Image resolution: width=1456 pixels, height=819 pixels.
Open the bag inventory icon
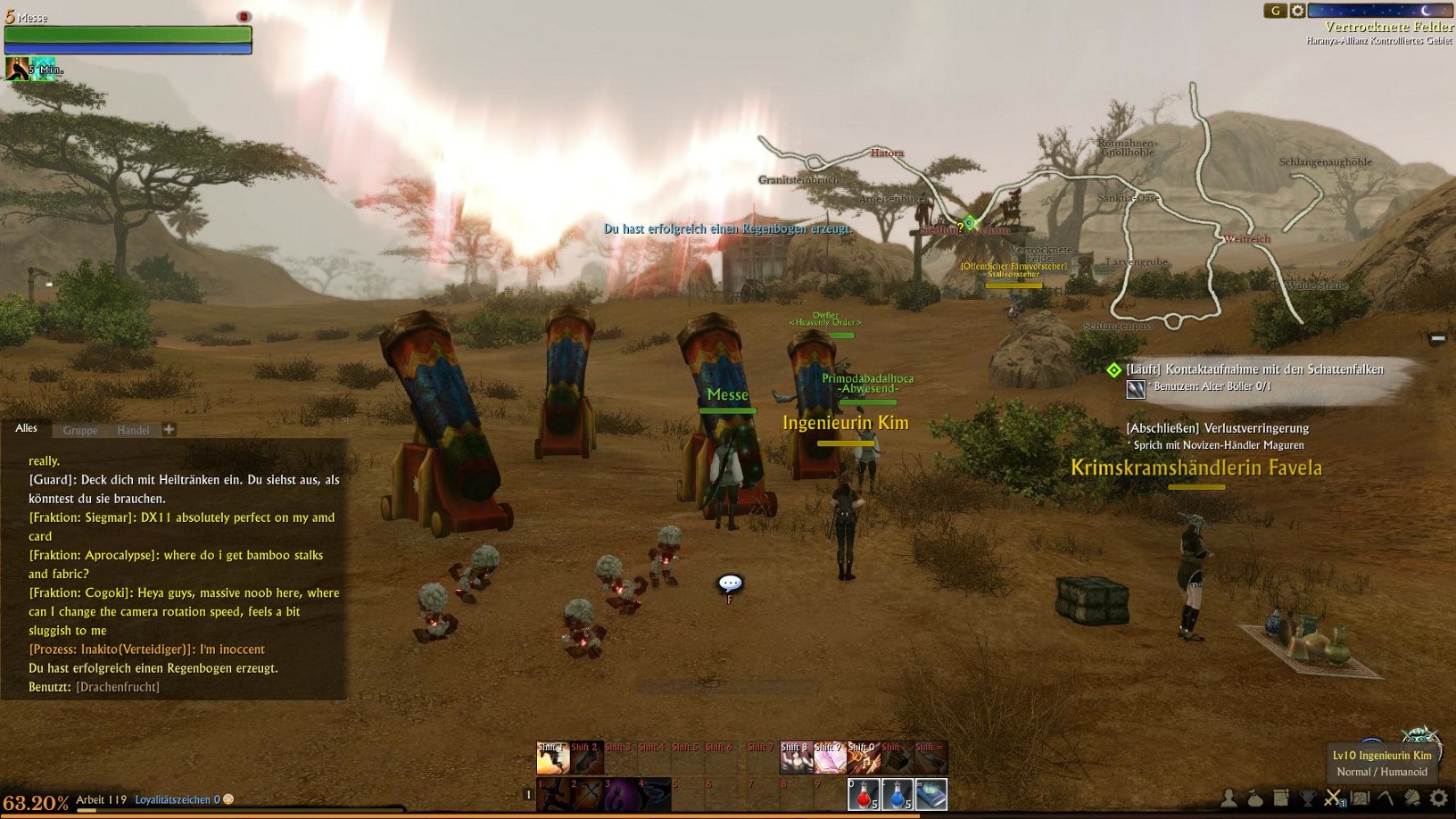[1255, 798]
